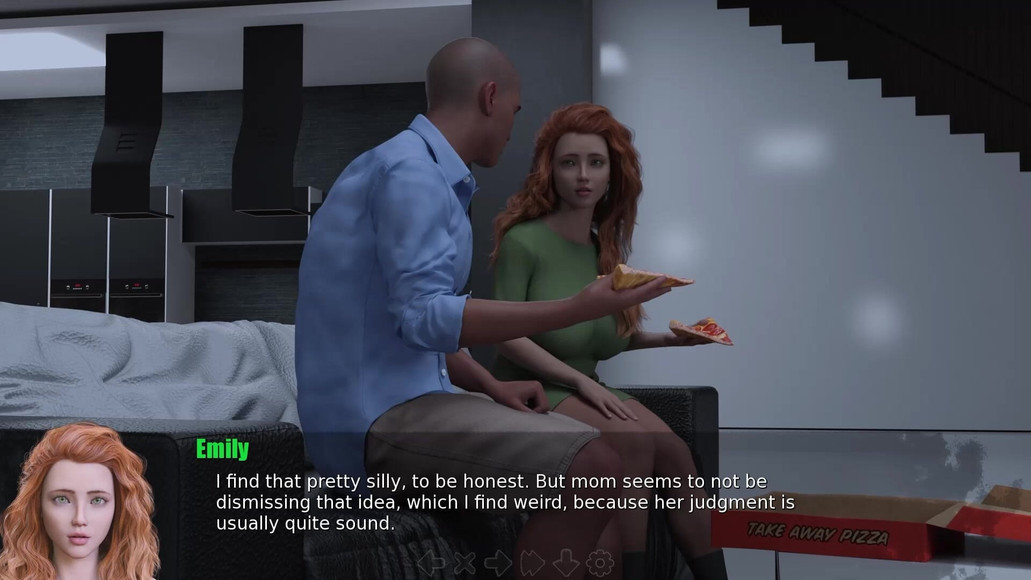
Task: Advance dialogue with the right arrow icon
Action: (x=498, y=563)
